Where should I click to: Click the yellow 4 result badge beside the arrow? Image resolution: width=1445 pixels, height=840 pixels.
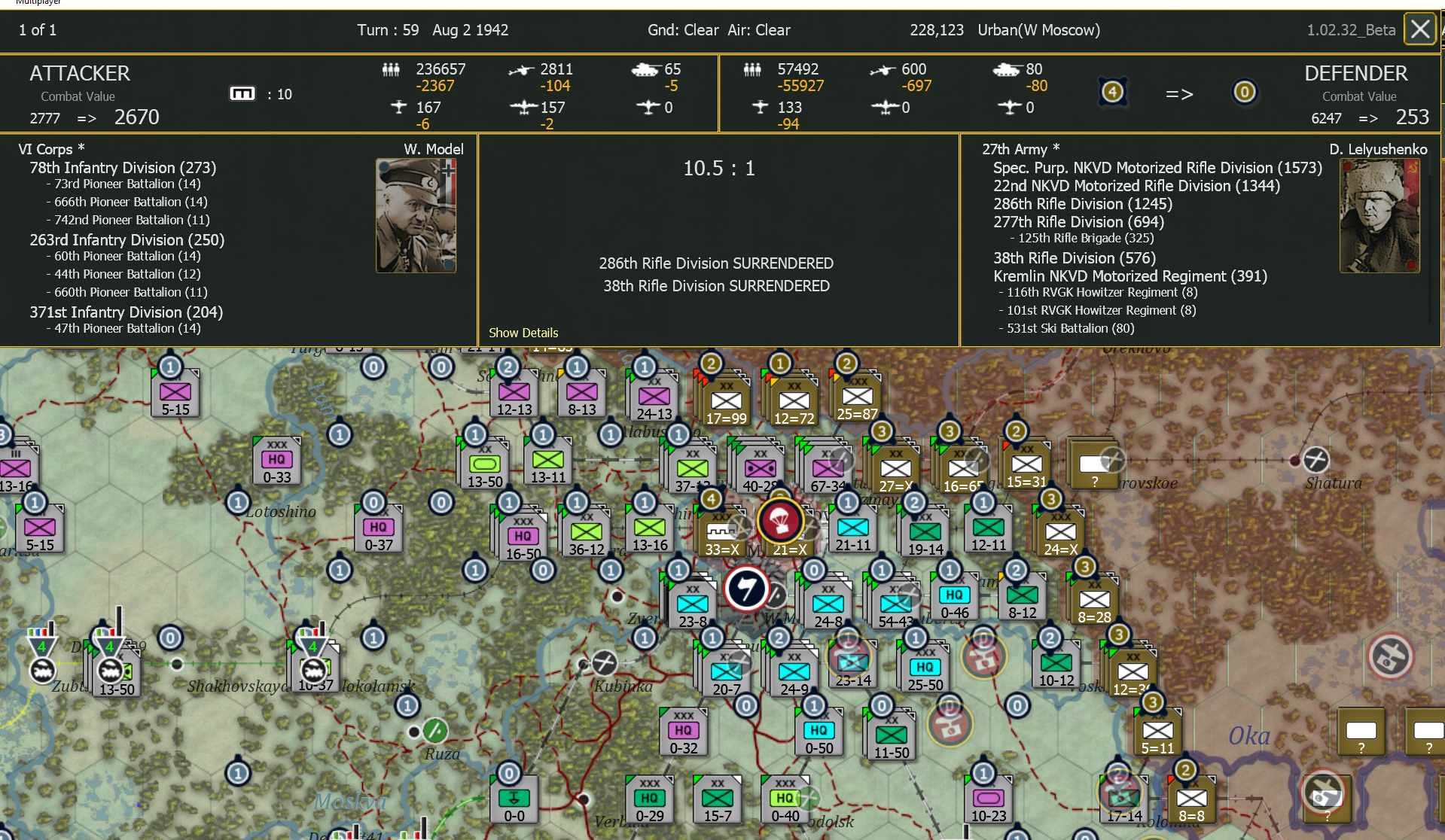click(1113, 92)
